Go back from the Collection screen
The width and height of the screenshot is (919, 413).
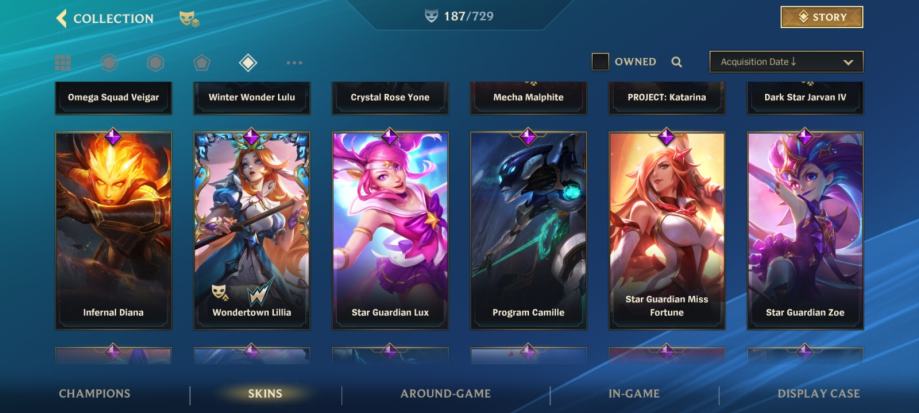pos(62,18)
